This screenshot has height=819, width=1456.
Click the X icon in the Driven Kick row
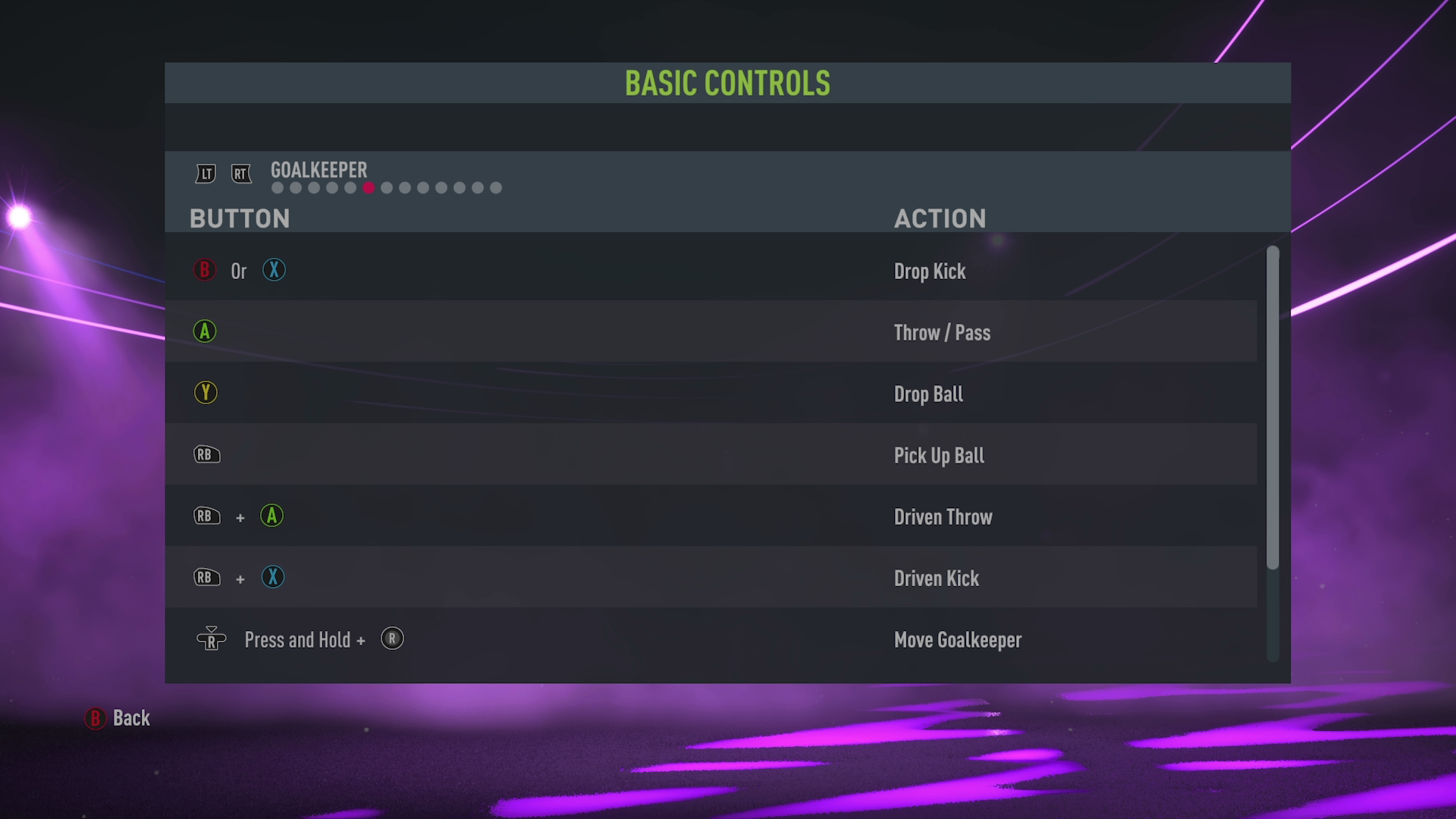coord(273,577)
